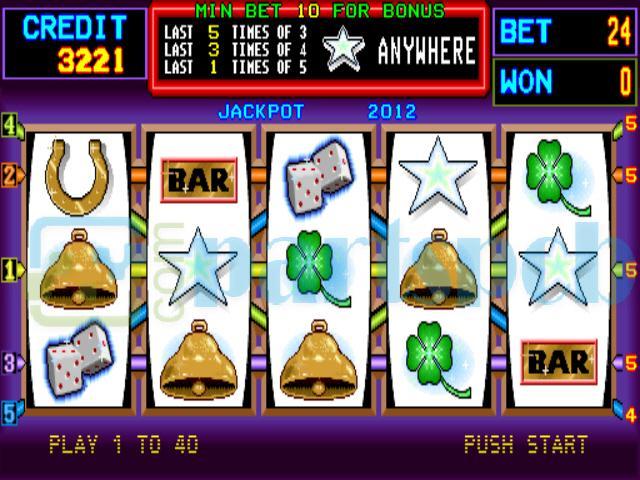Choose the orange payline 2 marker
This screenshot has width=640, height=480.
tap(10, 176)
